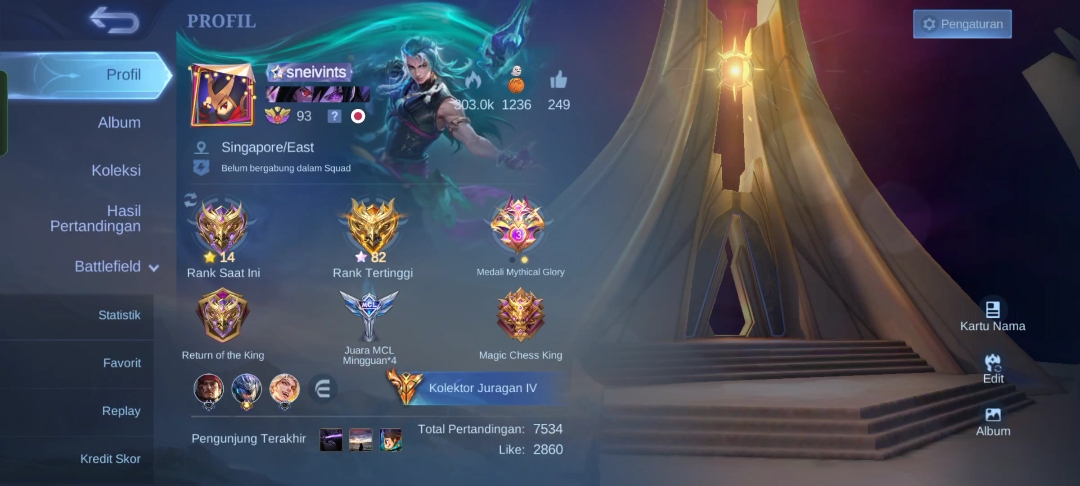Open Kartu Nama name card
Image resolution: width=1080 pixels, height=486 pixels.
(x=992, y=315)
